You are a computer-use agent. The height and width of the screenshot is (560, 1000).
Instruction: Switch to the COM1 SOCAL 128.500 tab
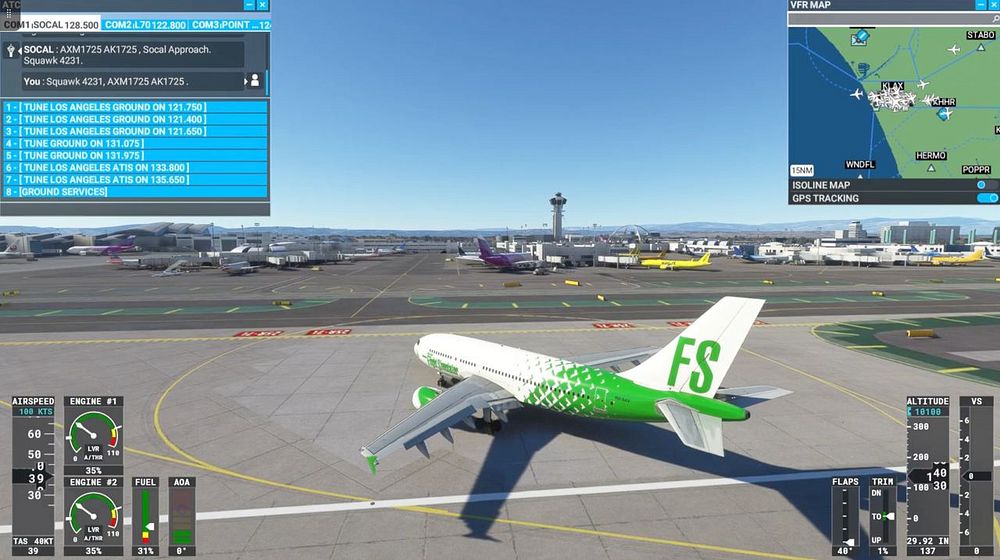(x=52, y=25)
